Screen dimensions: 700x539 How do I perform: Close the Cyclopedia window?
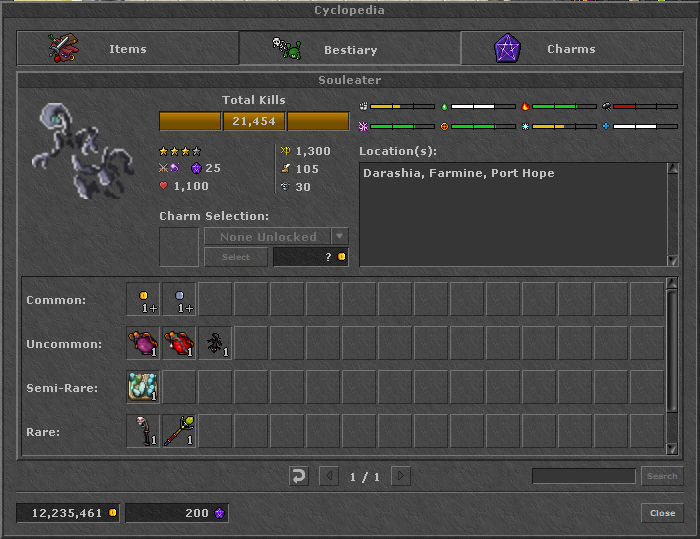pyautogui.click(x=662, y=513)
